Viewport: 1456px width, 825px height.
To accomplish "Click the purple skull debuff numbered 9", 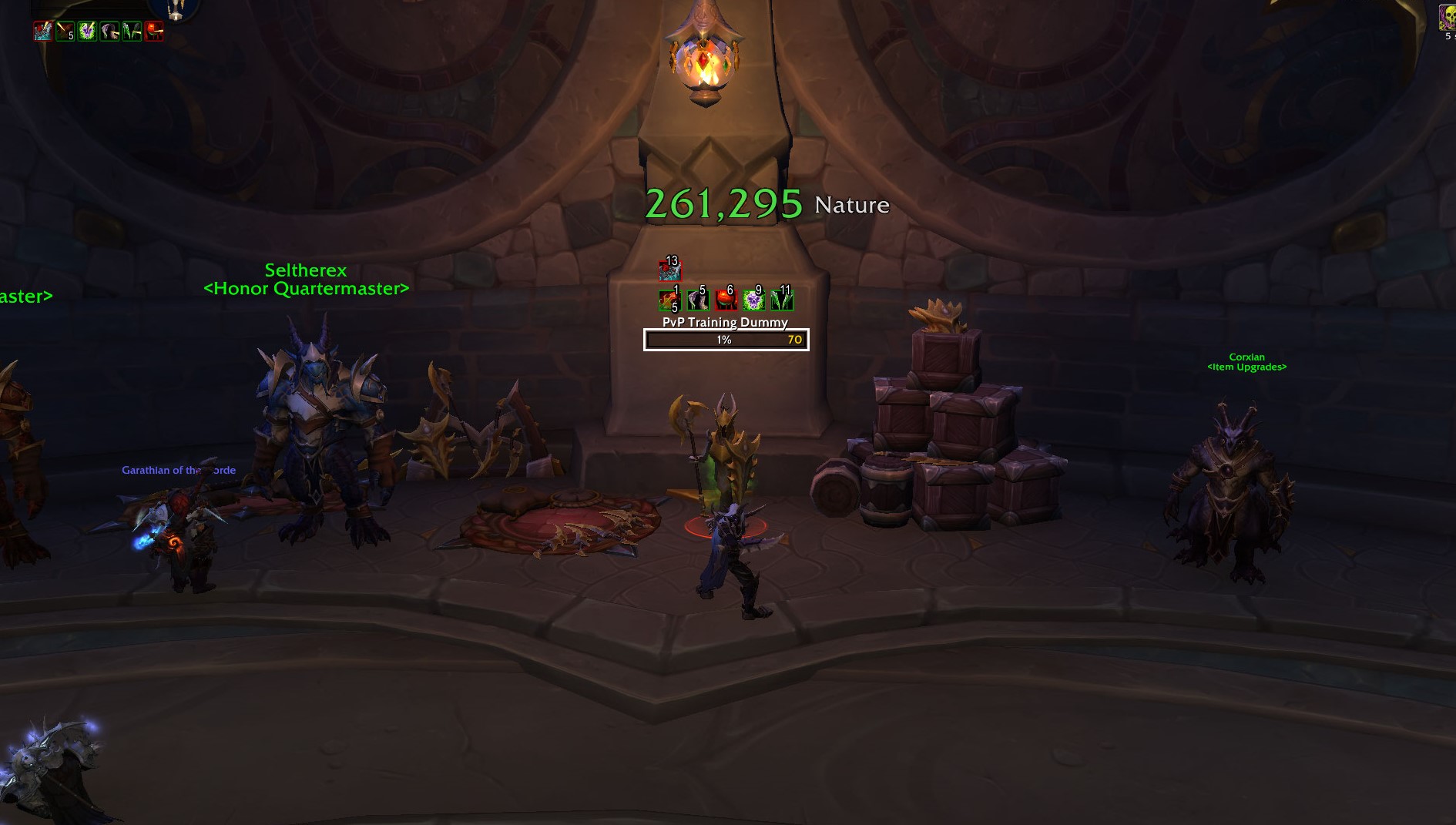I will click(x=754, y=301).
